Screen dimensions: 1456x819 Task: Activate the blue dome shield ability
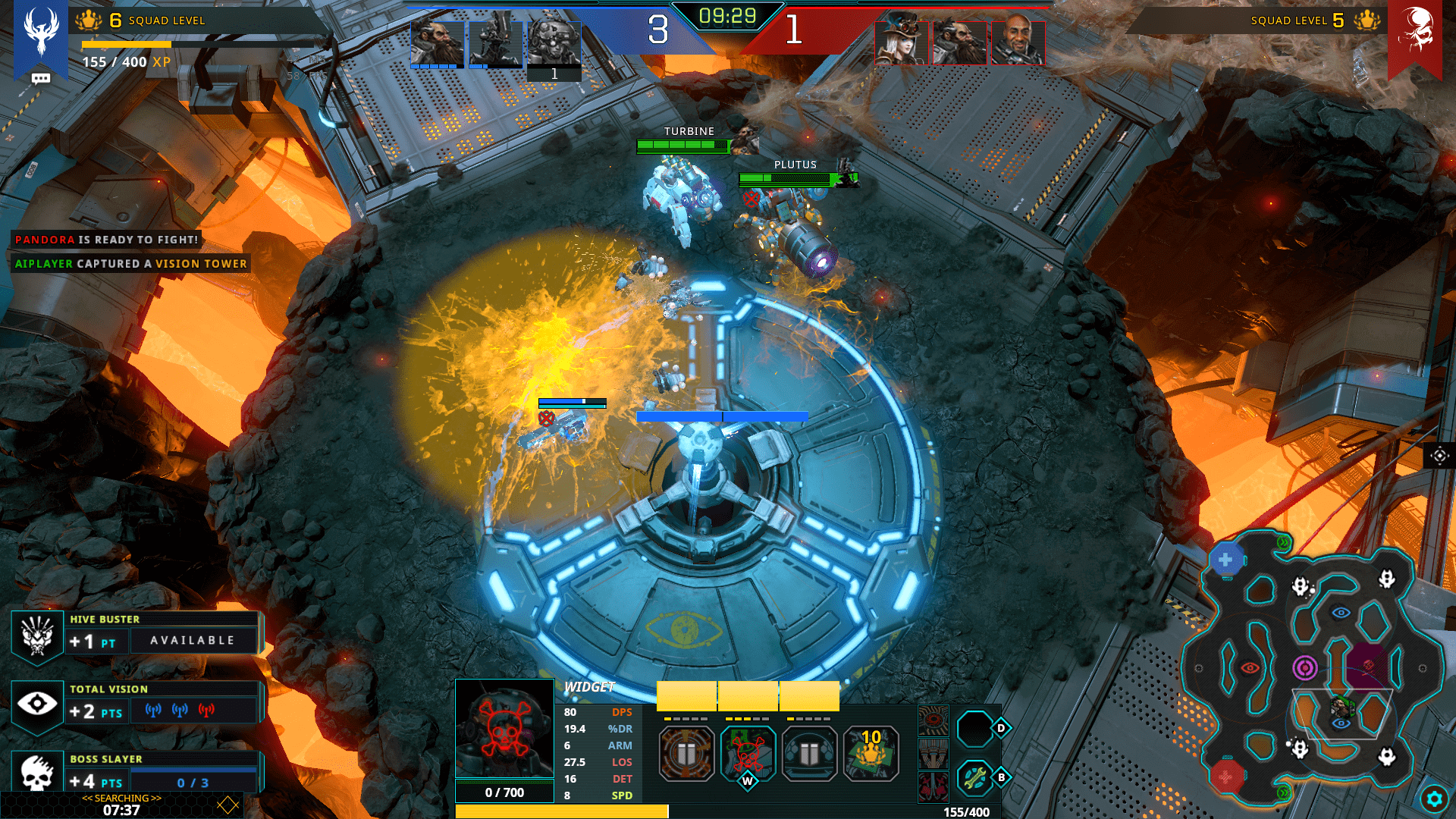[x=809, y=753]
